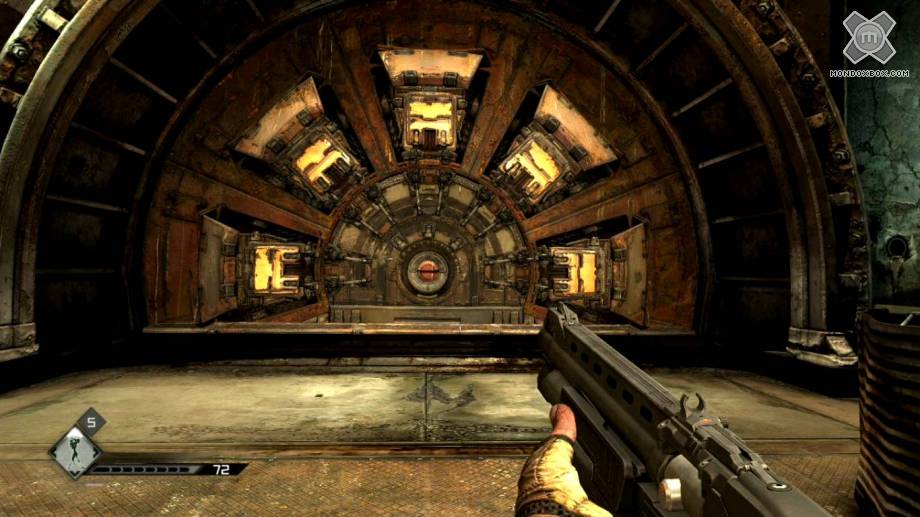The width and height of the screenshot is (920, 517).
Task: Open the MondoXbox logo watermark
Action: click(868, 43)
